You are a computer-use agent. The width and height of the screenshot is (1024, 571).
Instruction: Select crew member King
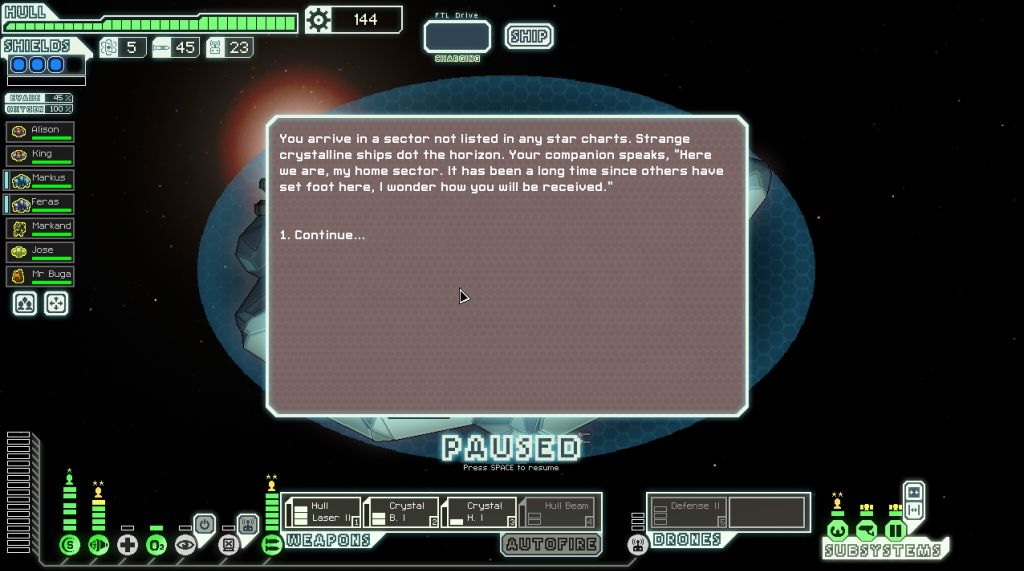[x=40, y=155]
